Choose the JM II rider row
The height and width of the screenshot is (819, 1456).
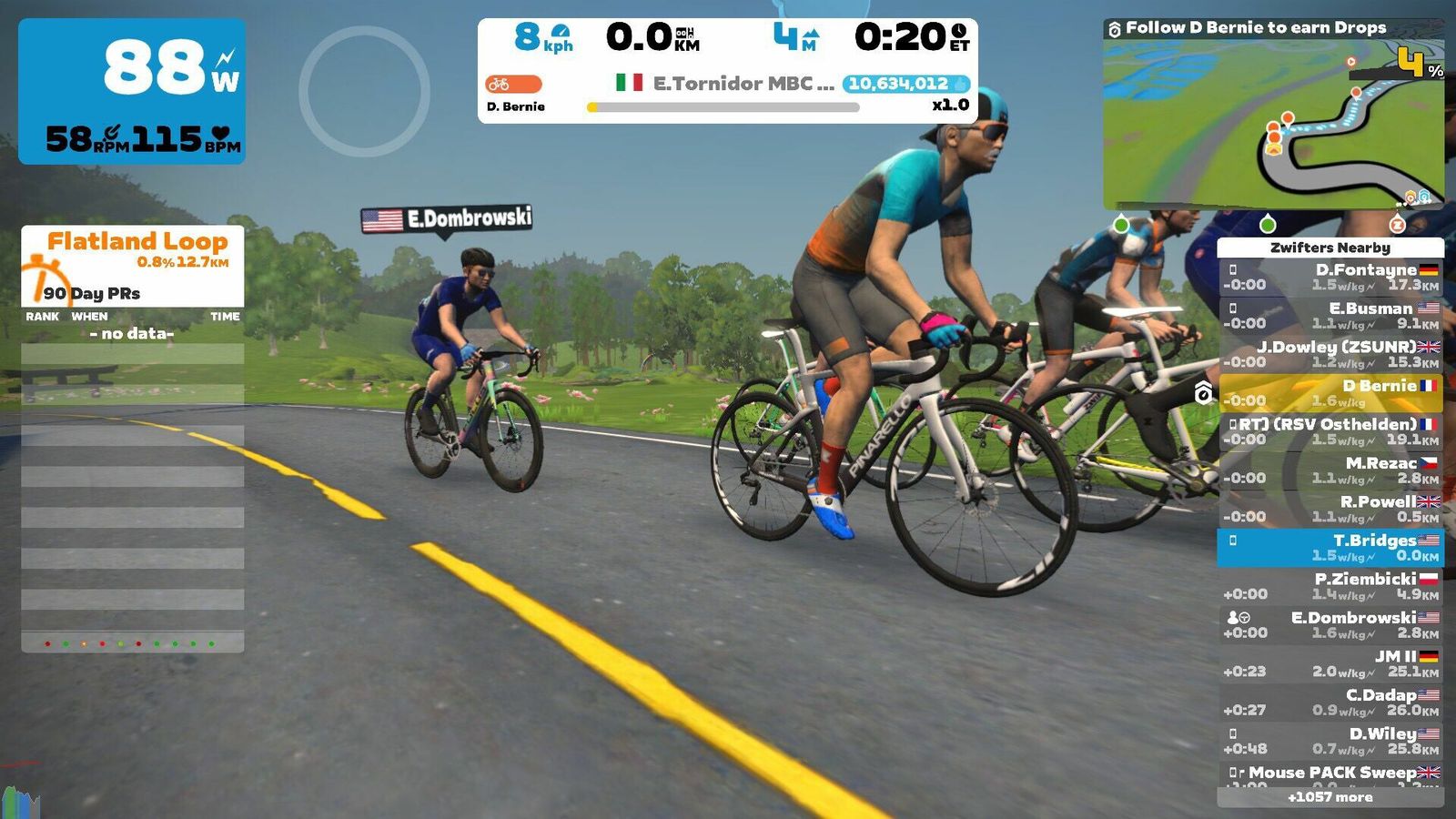coord(1330,663)
